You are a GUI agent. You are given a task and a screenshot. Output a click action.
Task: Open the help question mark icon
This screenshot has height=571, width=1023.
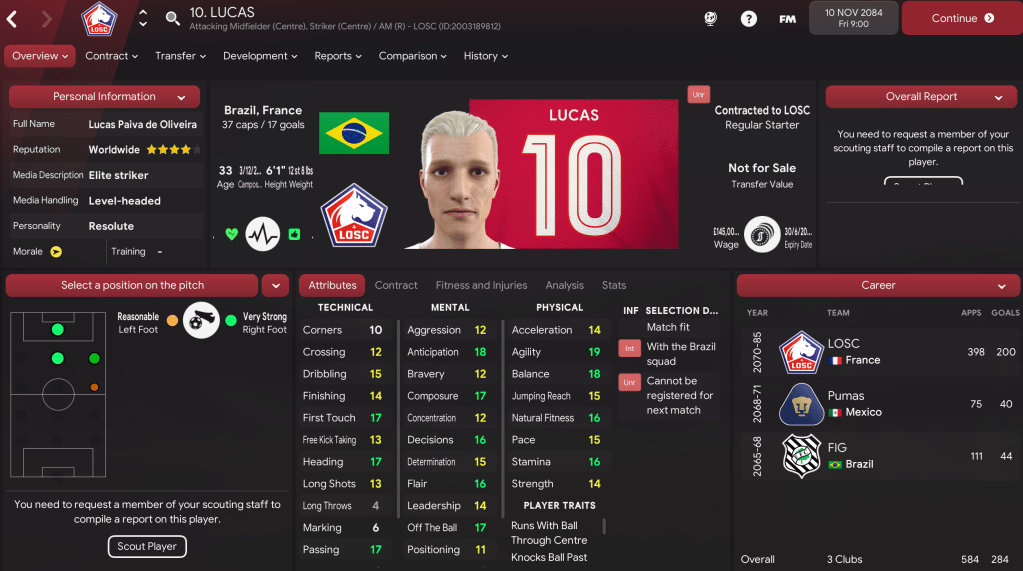click(749, 18)
